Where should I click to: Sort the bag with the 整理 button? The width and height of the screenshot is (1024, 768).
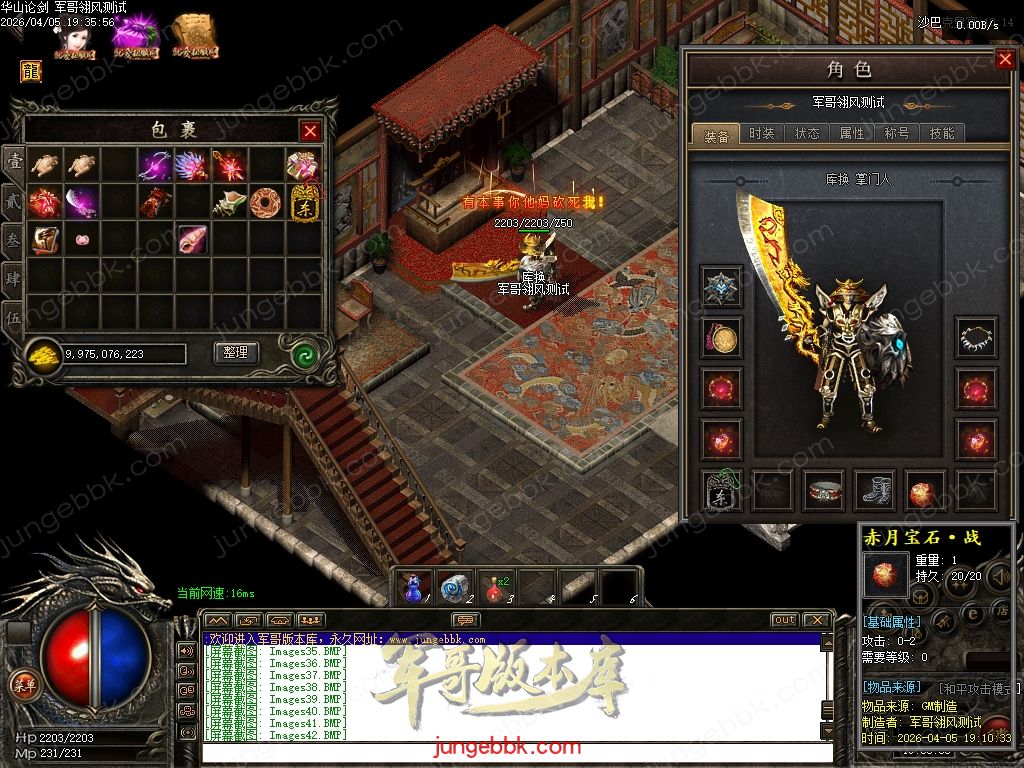point(236,353)
